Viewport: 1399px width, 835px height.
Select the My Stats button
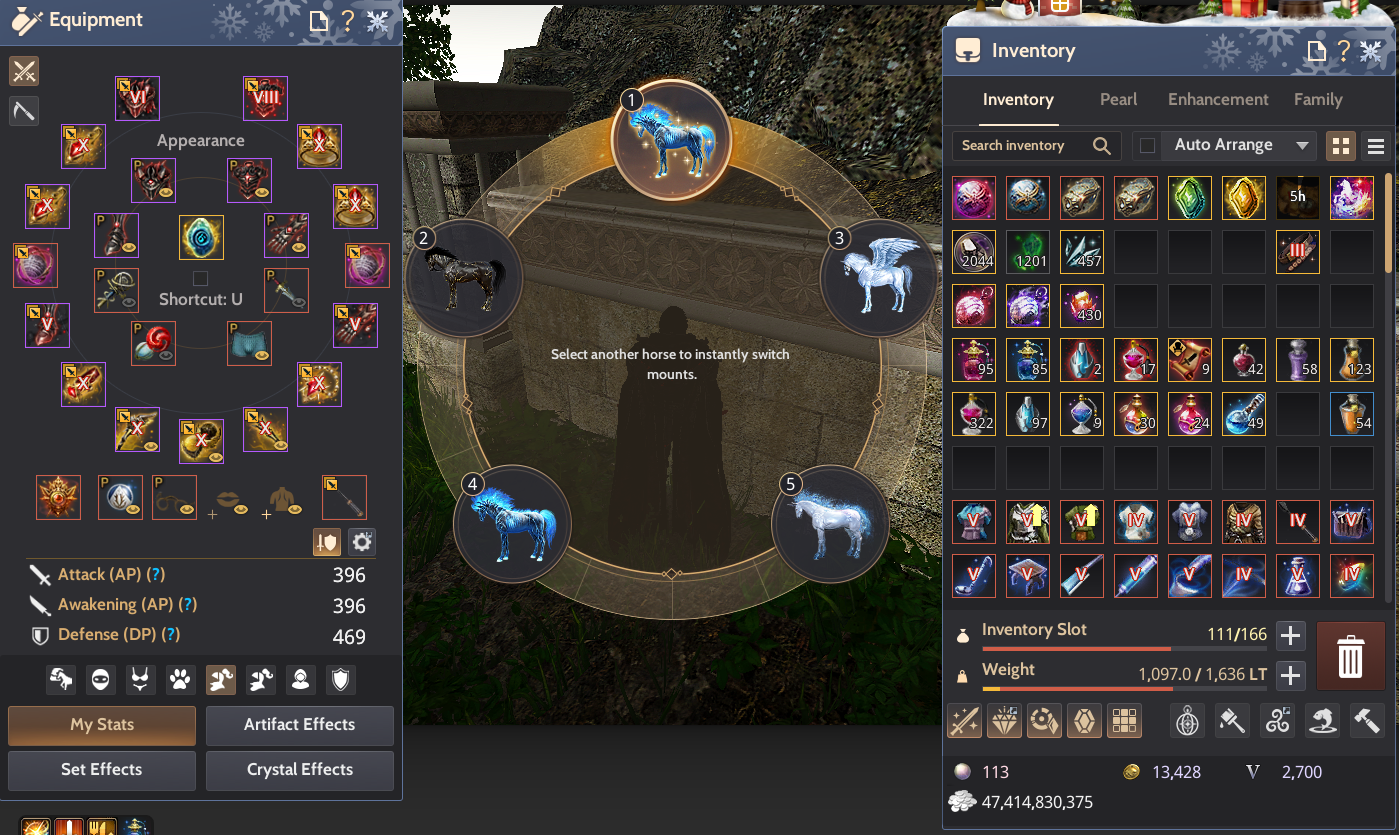point(102,725)
